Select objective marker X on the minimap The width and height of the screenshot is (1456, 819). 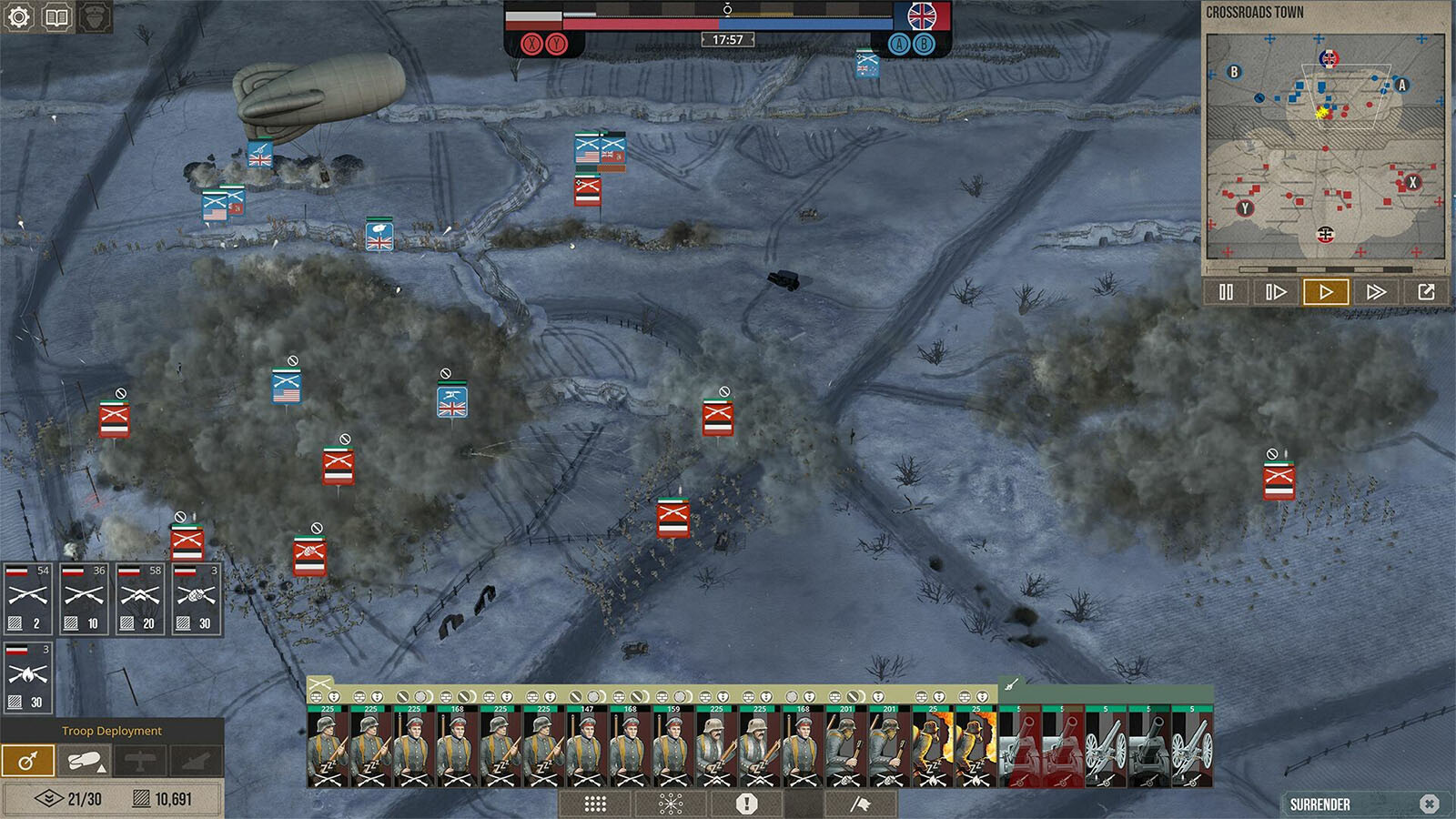(x=1412, y=182)
